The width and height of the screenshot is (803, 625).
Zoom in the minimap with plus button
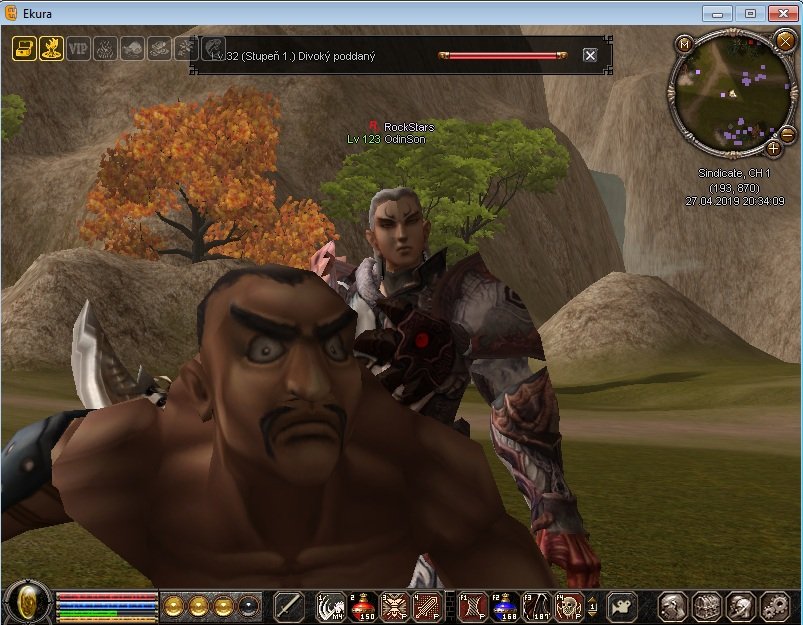coord(774,148)
